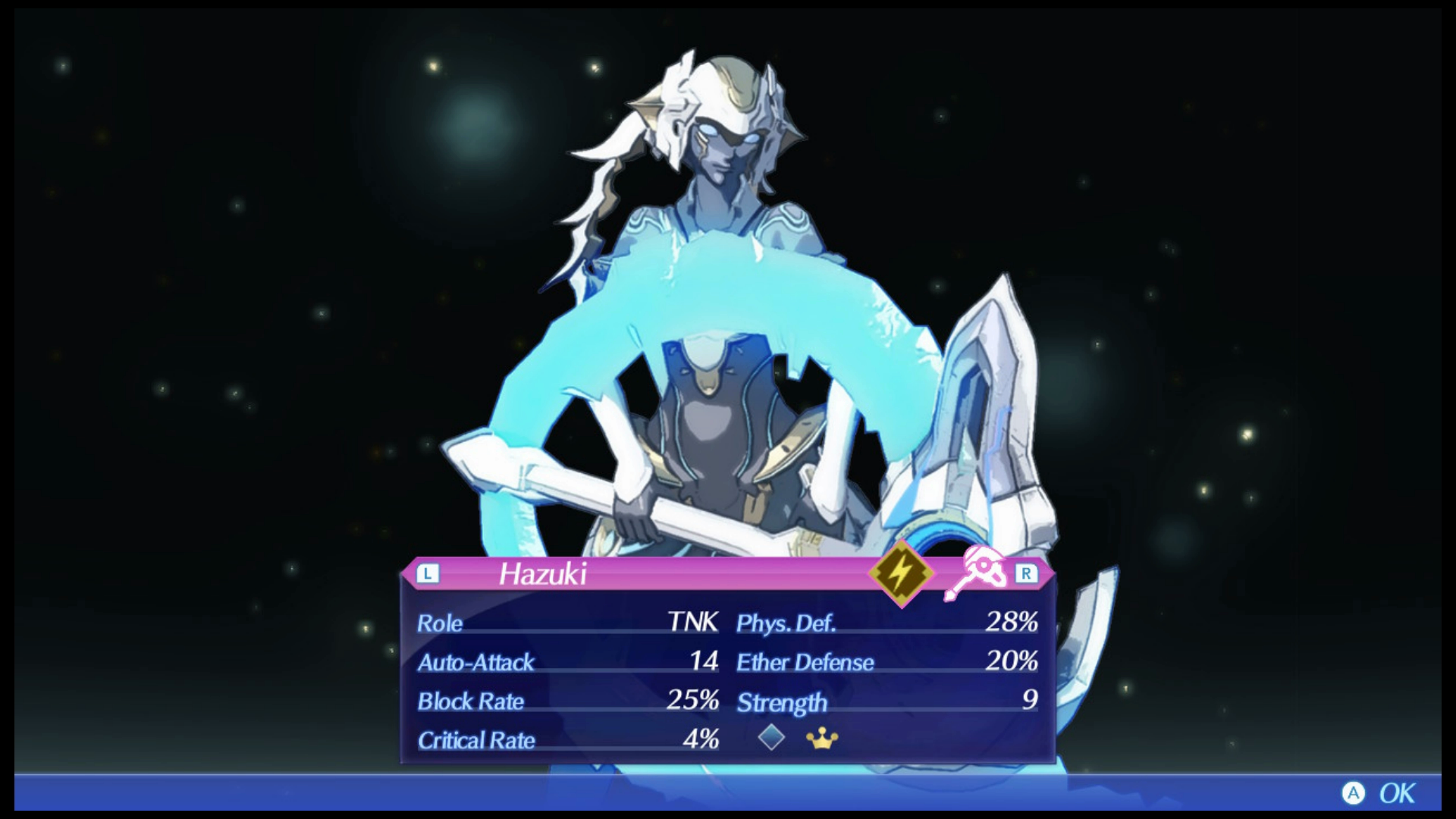Click the Strength stat label
The image size is (1456, 819).
tap(781, 702)
